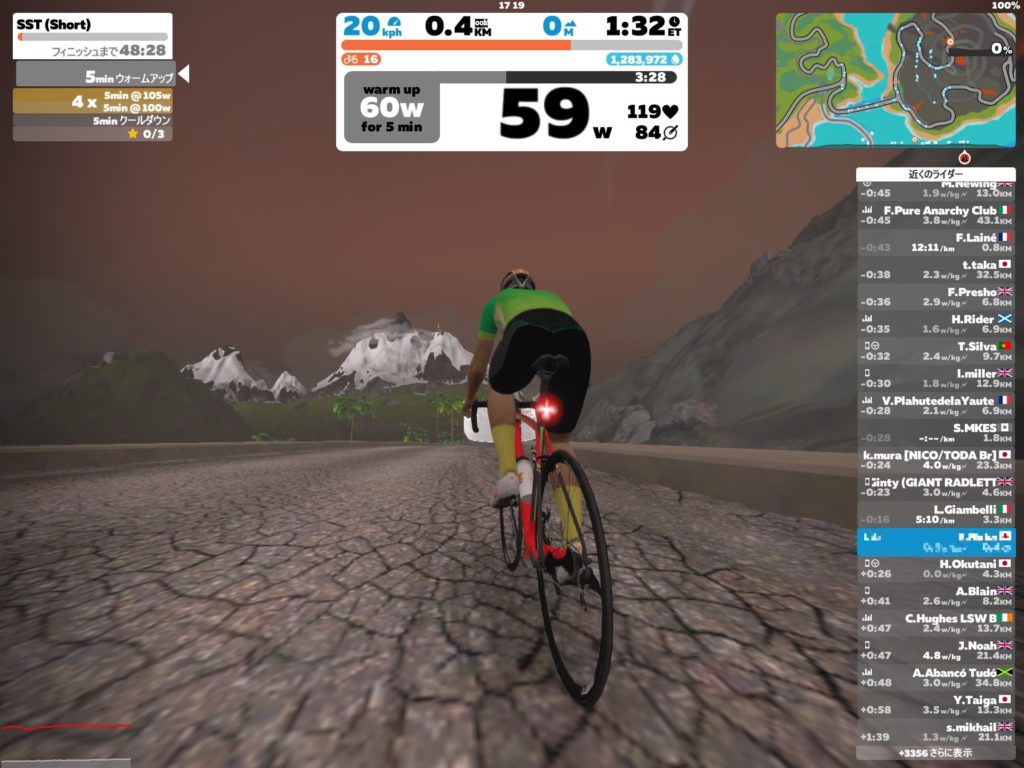The height and width of the screenshot is (768, 1024).
Task: Select the 5min warm-up workout step
Action: 95,76
